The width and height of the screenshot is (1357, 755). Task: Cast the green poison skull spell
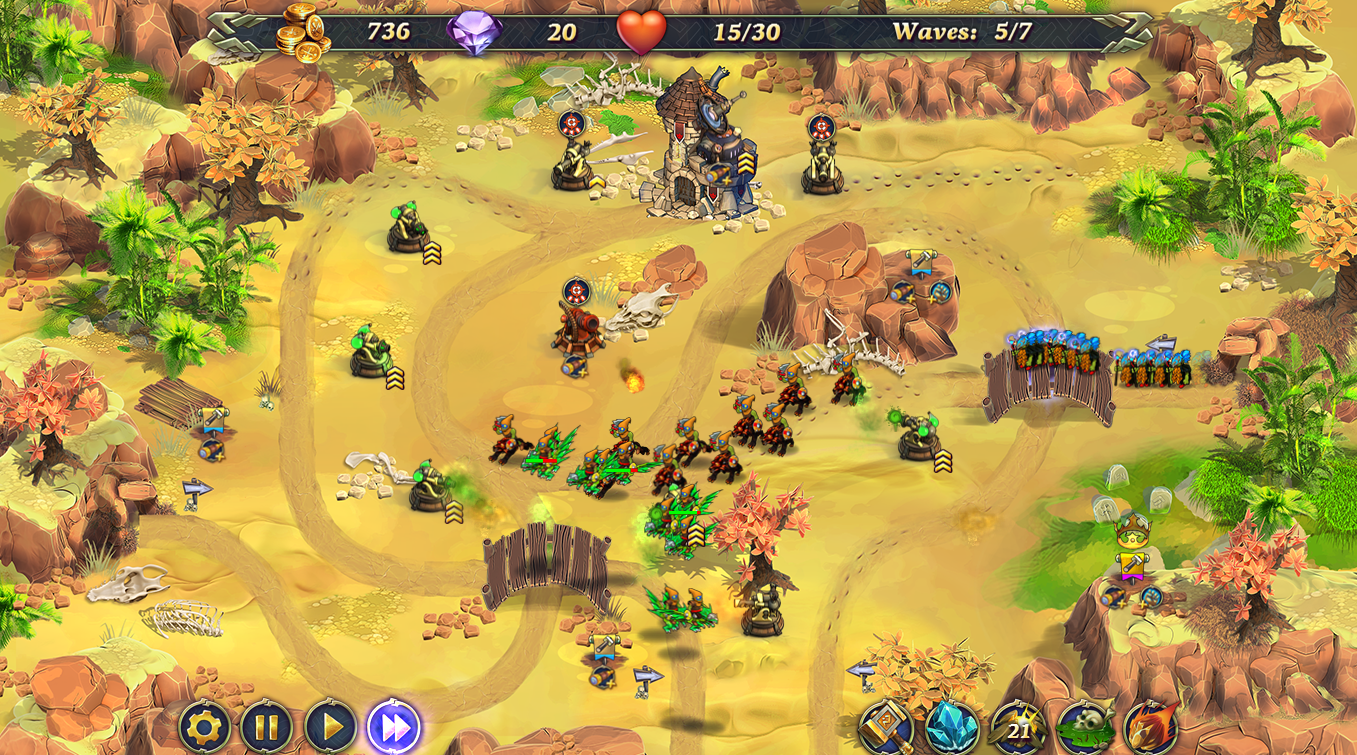[x=1083, y=727]
